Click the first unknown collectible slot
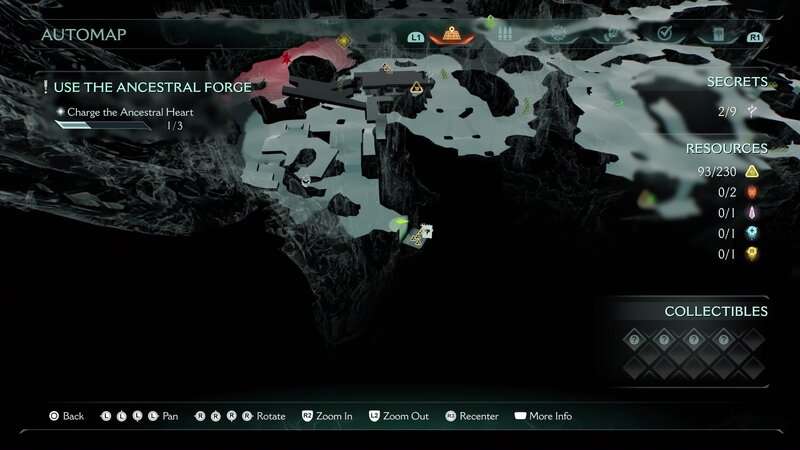 632,339
